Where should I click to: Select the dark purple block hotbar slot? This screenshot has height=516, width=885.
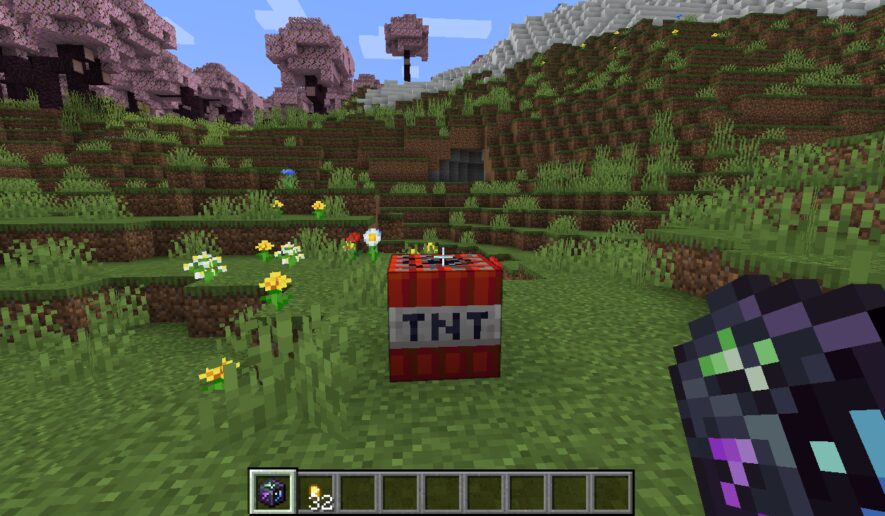(272, 492)
